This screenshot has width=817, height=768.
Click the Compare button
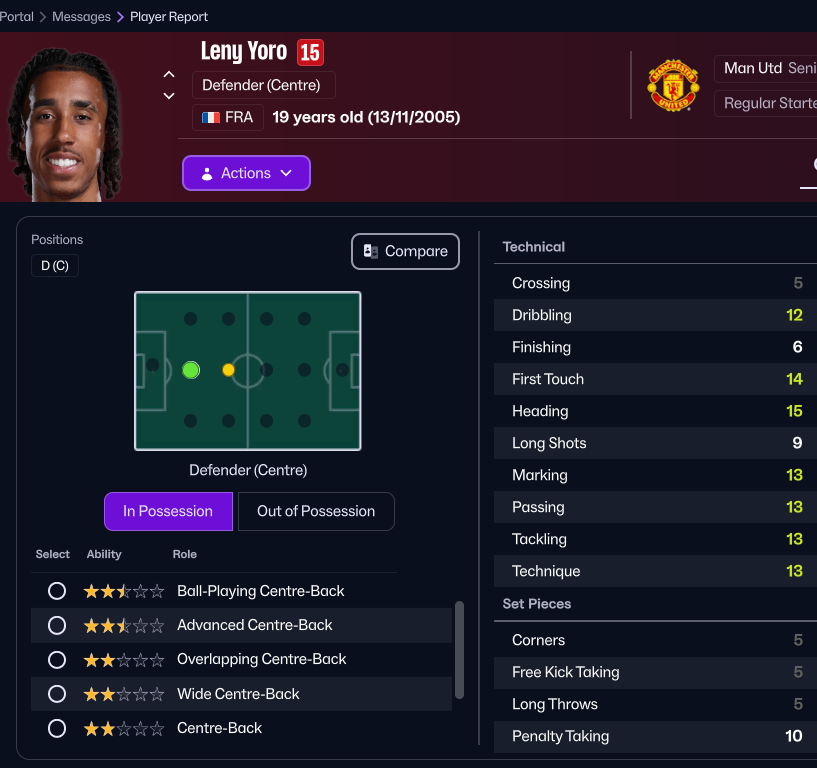tap(405, 252)
